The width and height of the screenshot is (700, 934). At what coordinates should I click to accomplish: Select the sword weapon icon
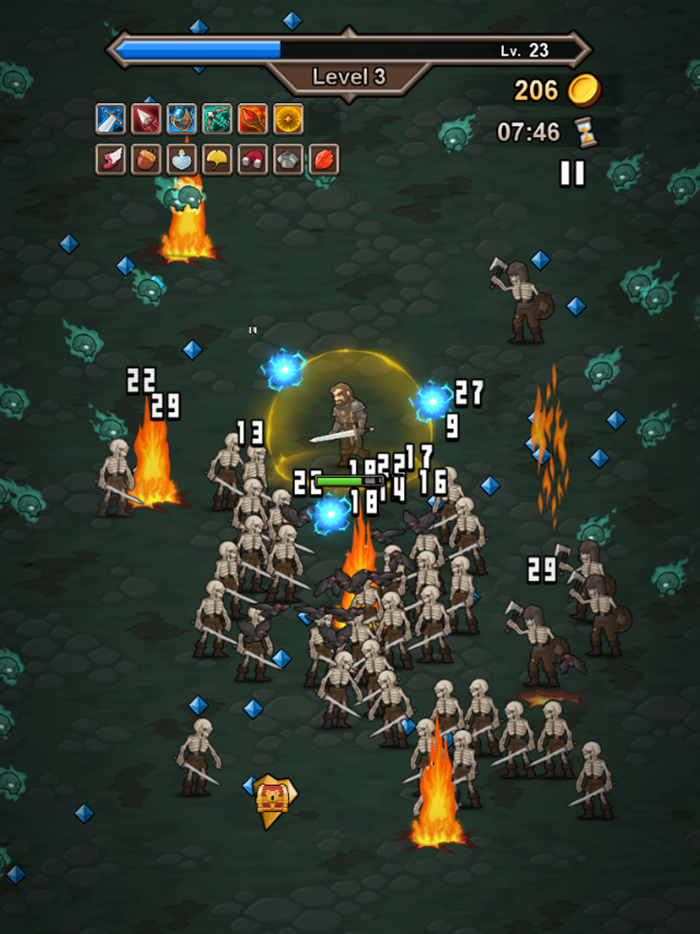[110, 119]
